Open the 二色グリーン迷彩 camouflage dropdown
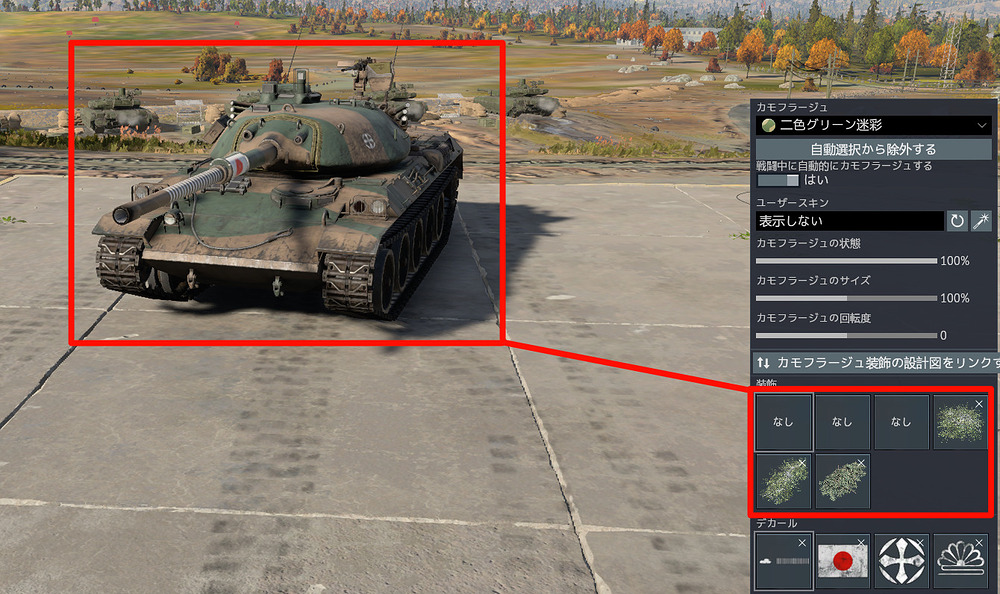Screen dimensions: 1000x594 (x=873, y=125)
